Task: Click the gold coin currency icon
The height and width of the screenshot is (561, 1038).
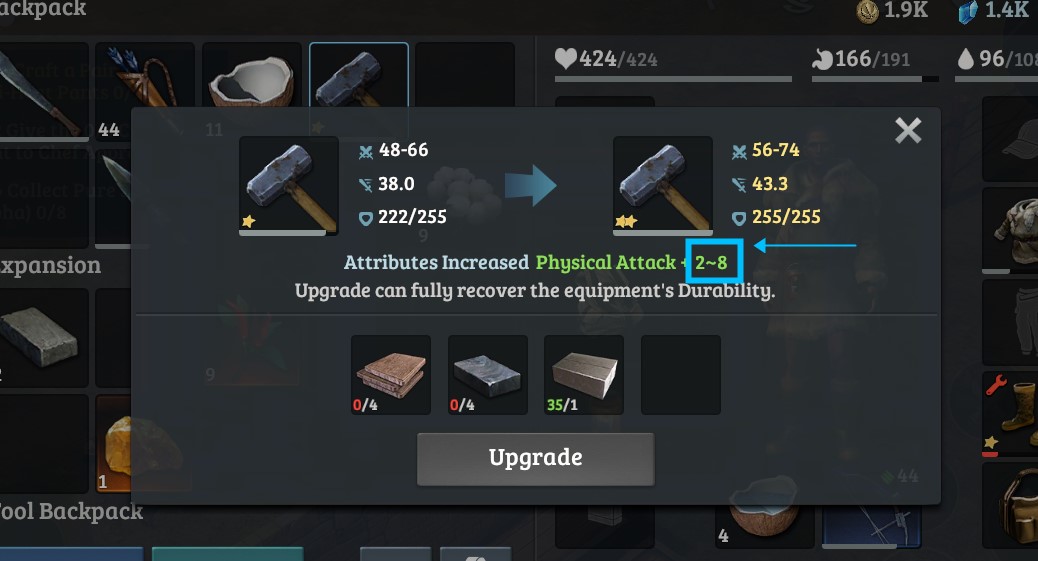Action: click(x=868, y=12)
